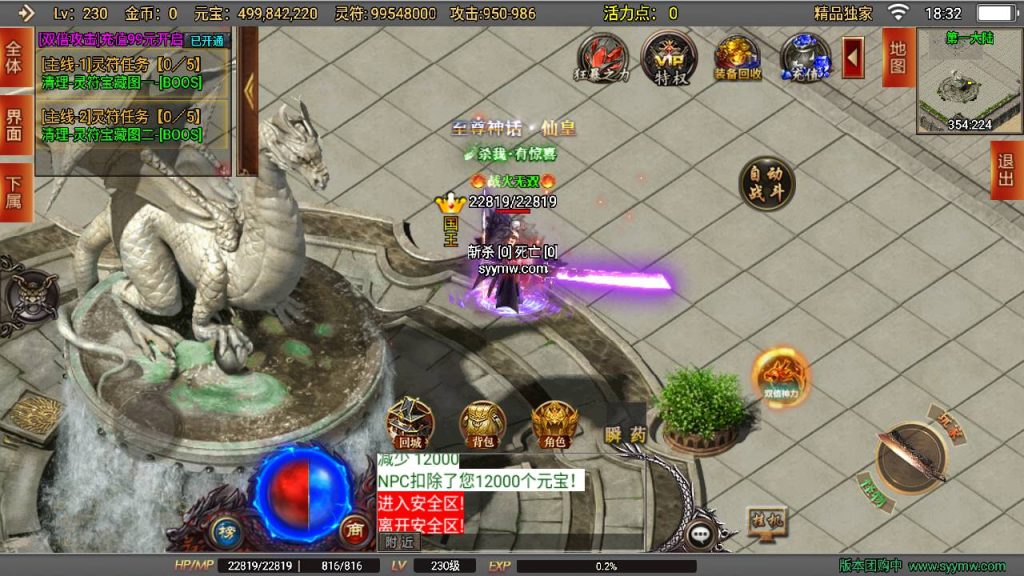This screenshot has height=576, width=1024.
Task: Open 装备回收 equipment recycling
Action: [x=738, y=57]
